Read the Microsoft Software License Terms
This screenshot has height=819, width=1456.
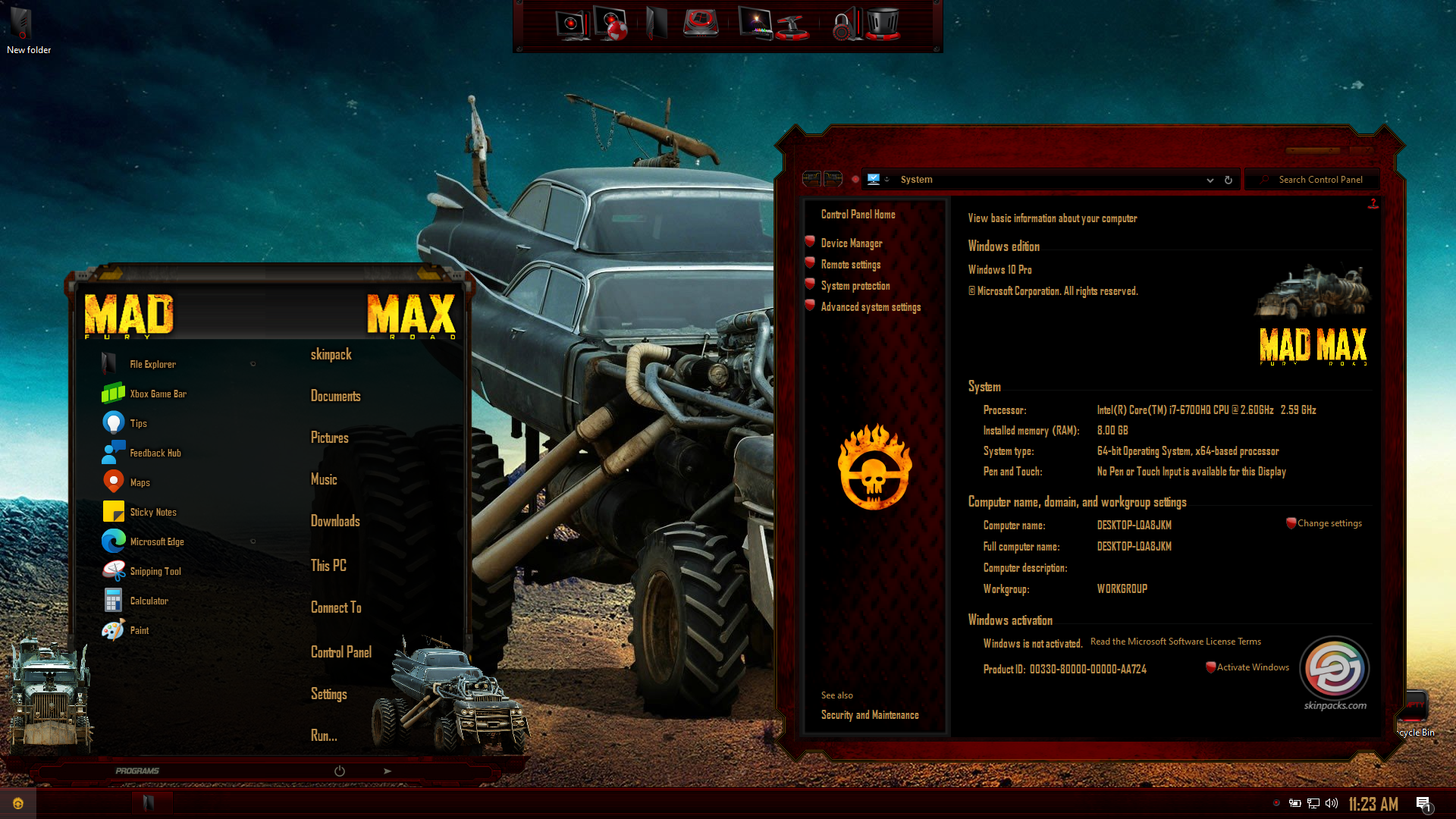1175,642
